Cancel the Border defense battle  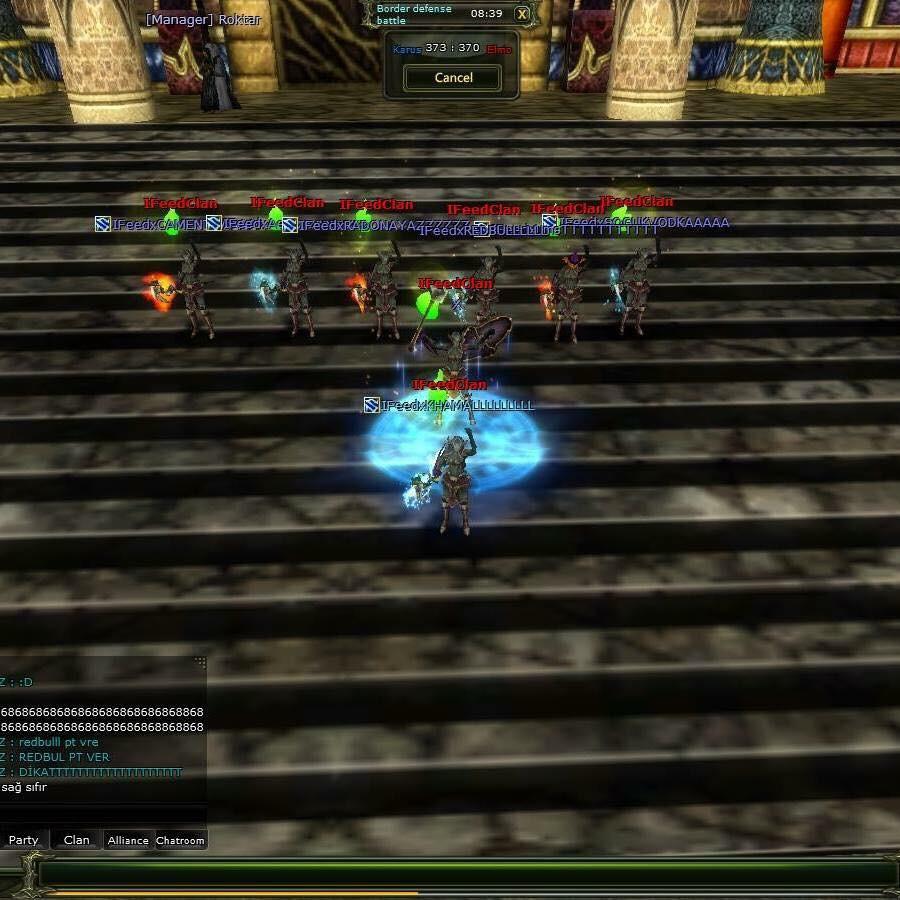tap(453, 77)
